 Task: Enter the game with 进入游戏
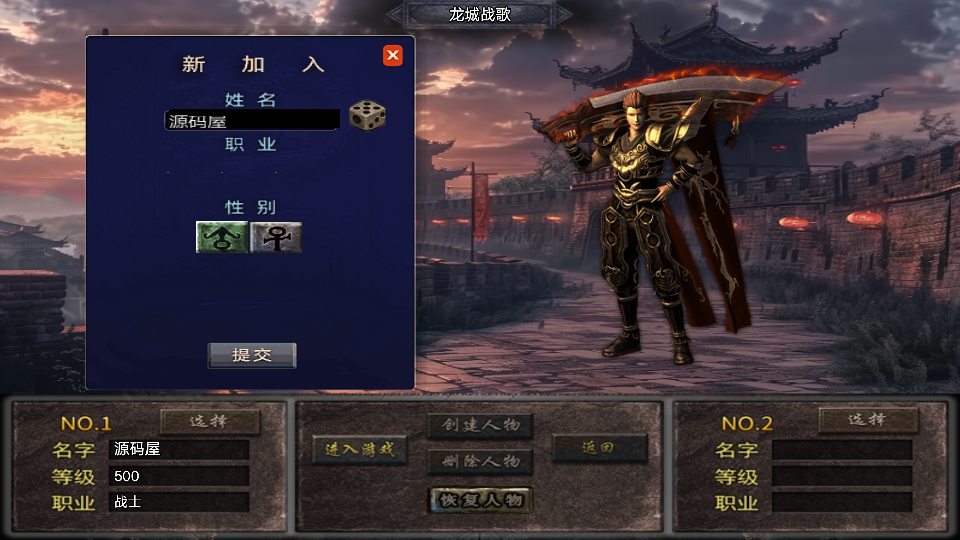[x=360, y=450]
